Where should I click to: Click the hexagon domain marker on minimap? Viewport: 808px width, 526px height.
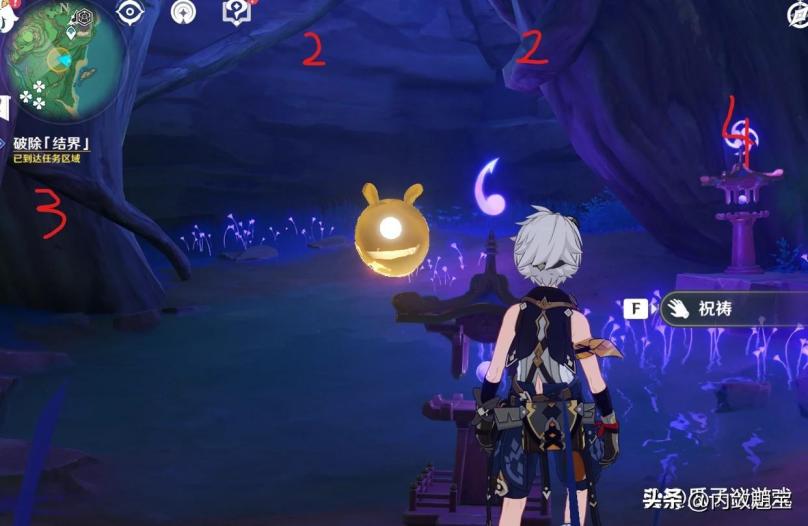tap(84, 17)
